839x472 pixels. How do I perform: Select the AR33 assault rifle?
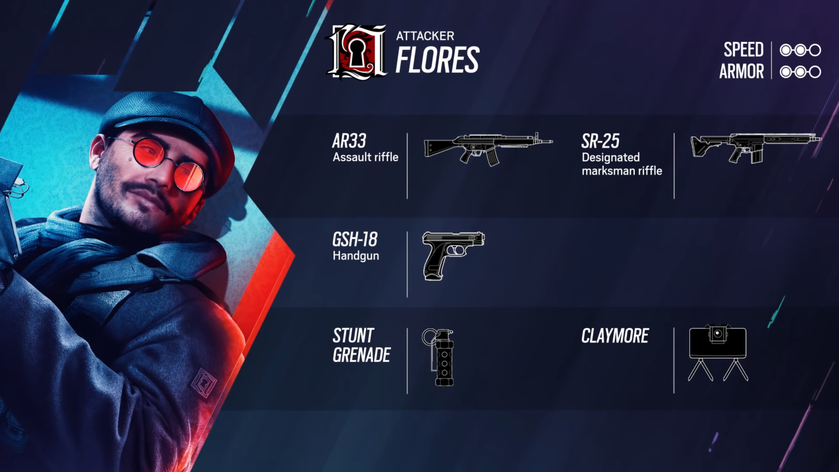coord(487,148)
